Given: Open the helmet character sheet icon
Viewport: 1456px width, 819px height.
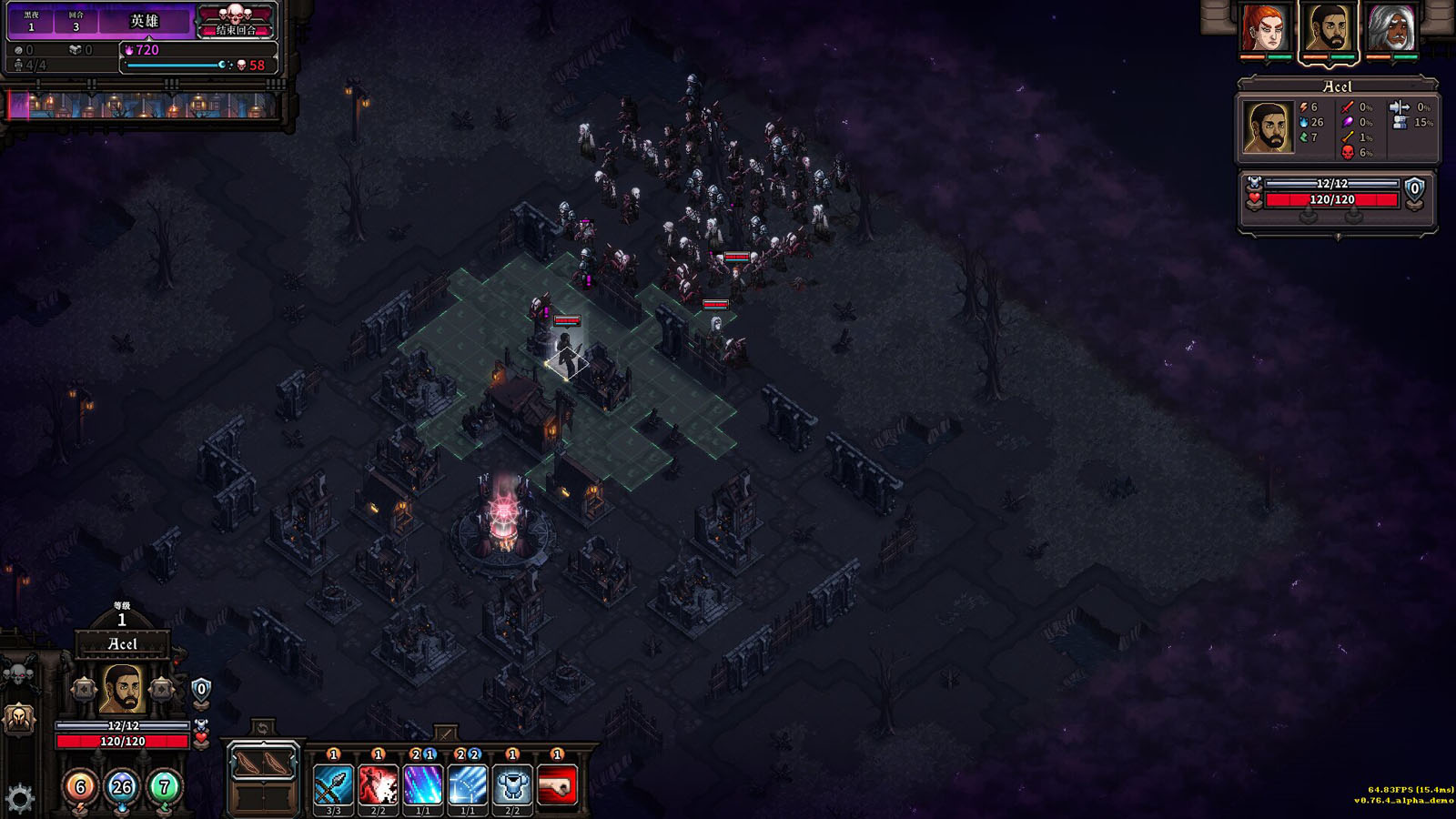Looking at the screenshot, I should (x=19, y=719).
